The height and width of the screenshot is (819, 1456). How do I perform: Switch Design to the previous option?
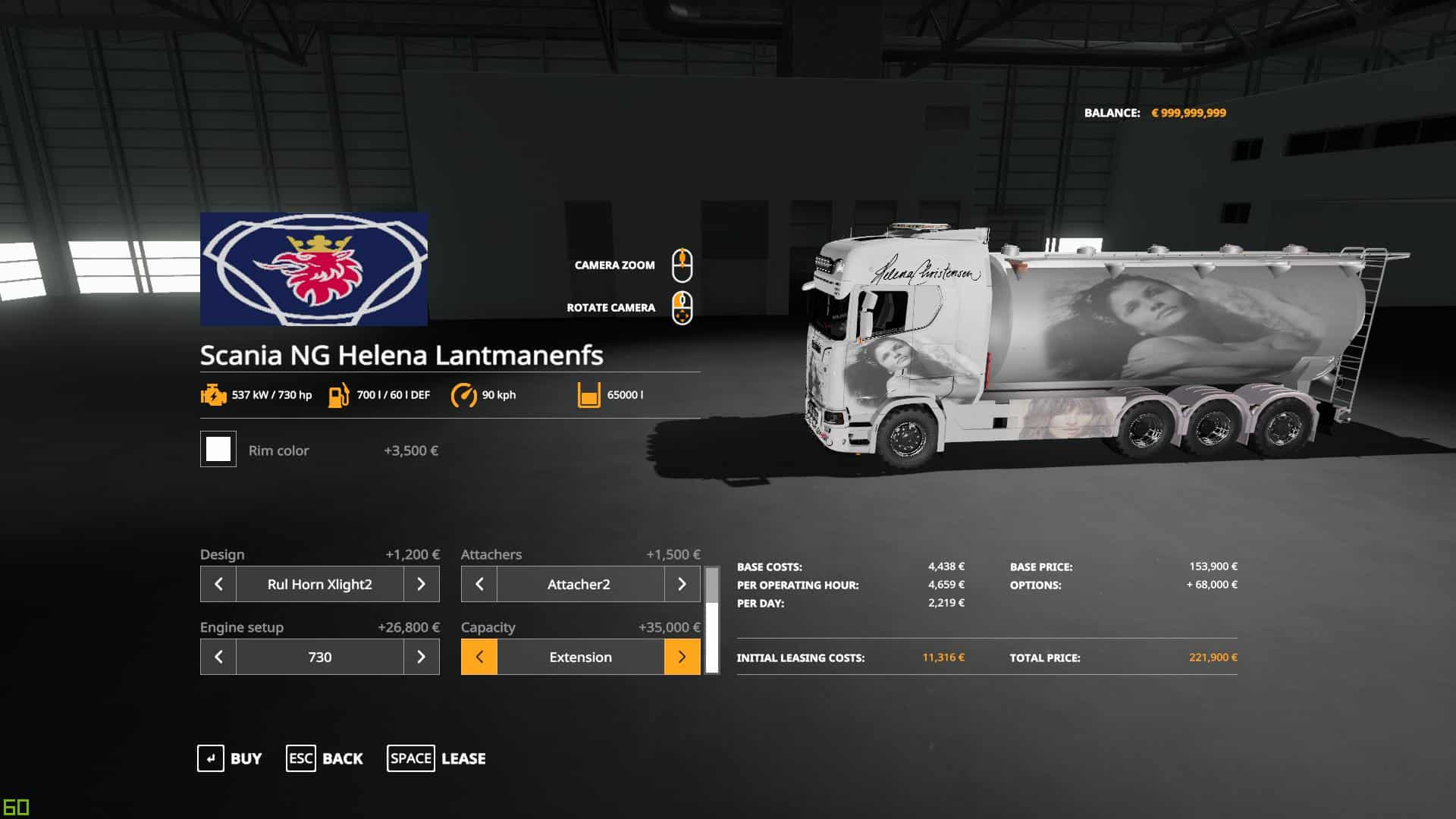pyautogui.click(x=218, y=584)
